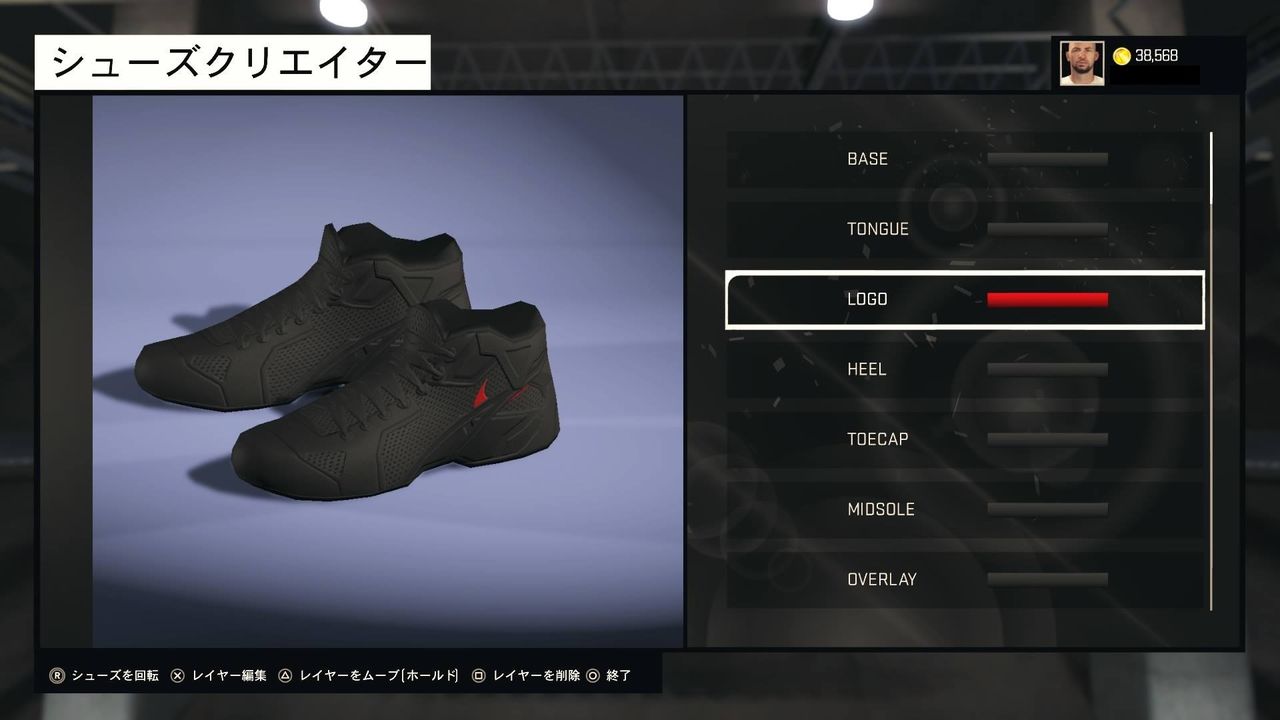
Task: Click レイヤー編集 to edit the layer
Action: point(230,675)
